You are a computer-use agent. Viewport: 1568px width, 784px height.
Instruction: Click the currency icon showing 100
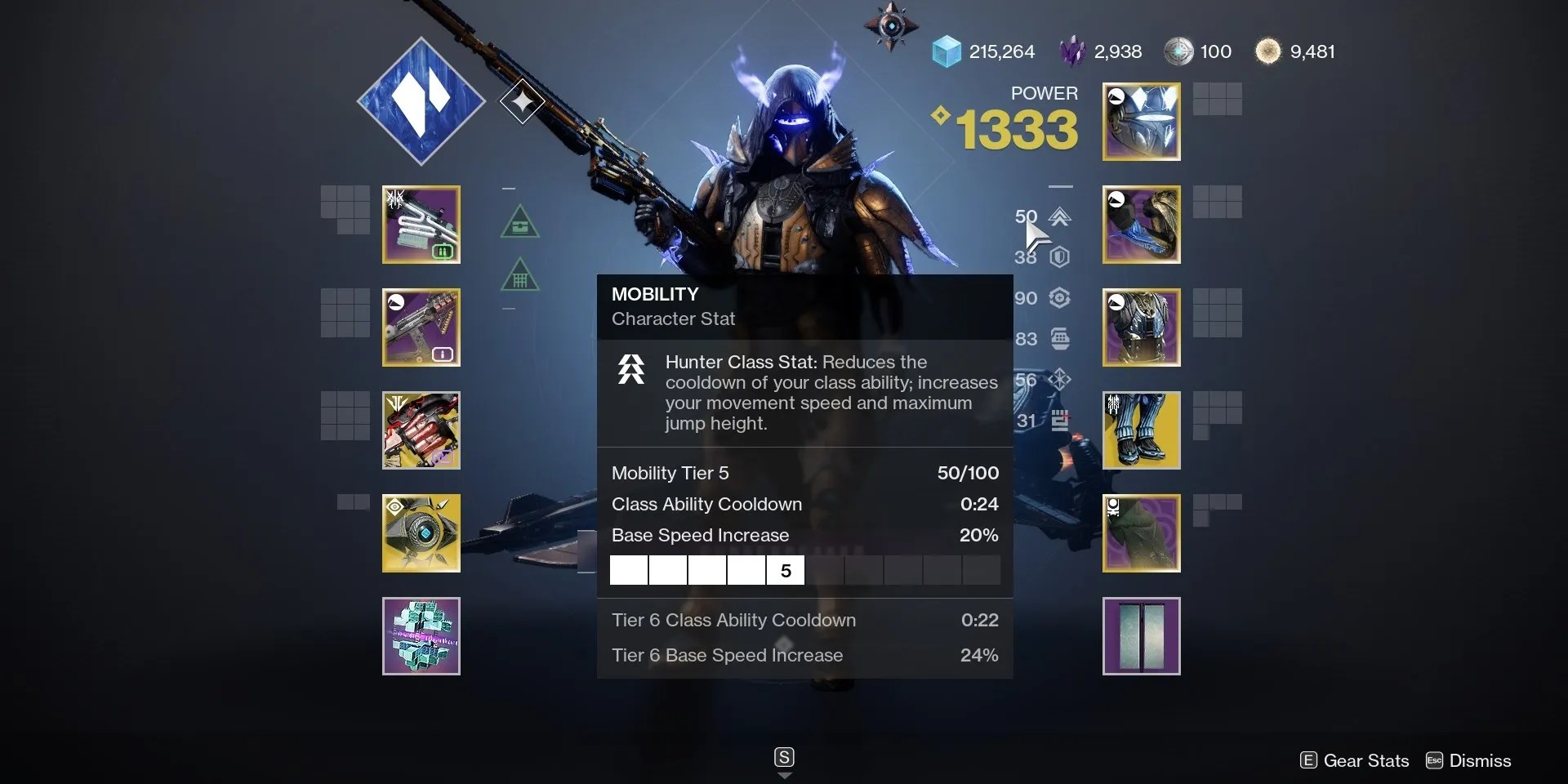[x=1179, y=51]
